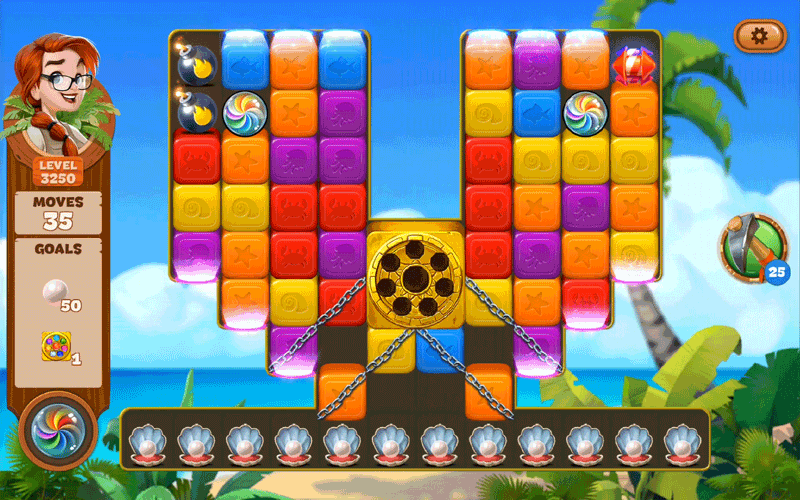Detonate the uppermost bomb tile

(x=196, y=63)
